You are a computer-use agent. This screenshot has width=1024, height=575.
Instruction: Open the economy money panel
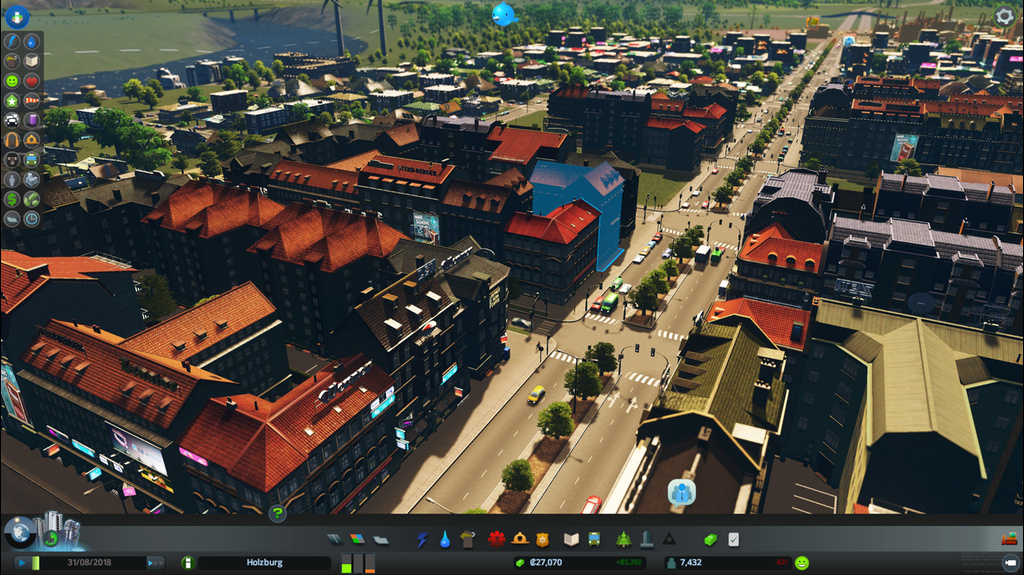click(x=711, y=539)
